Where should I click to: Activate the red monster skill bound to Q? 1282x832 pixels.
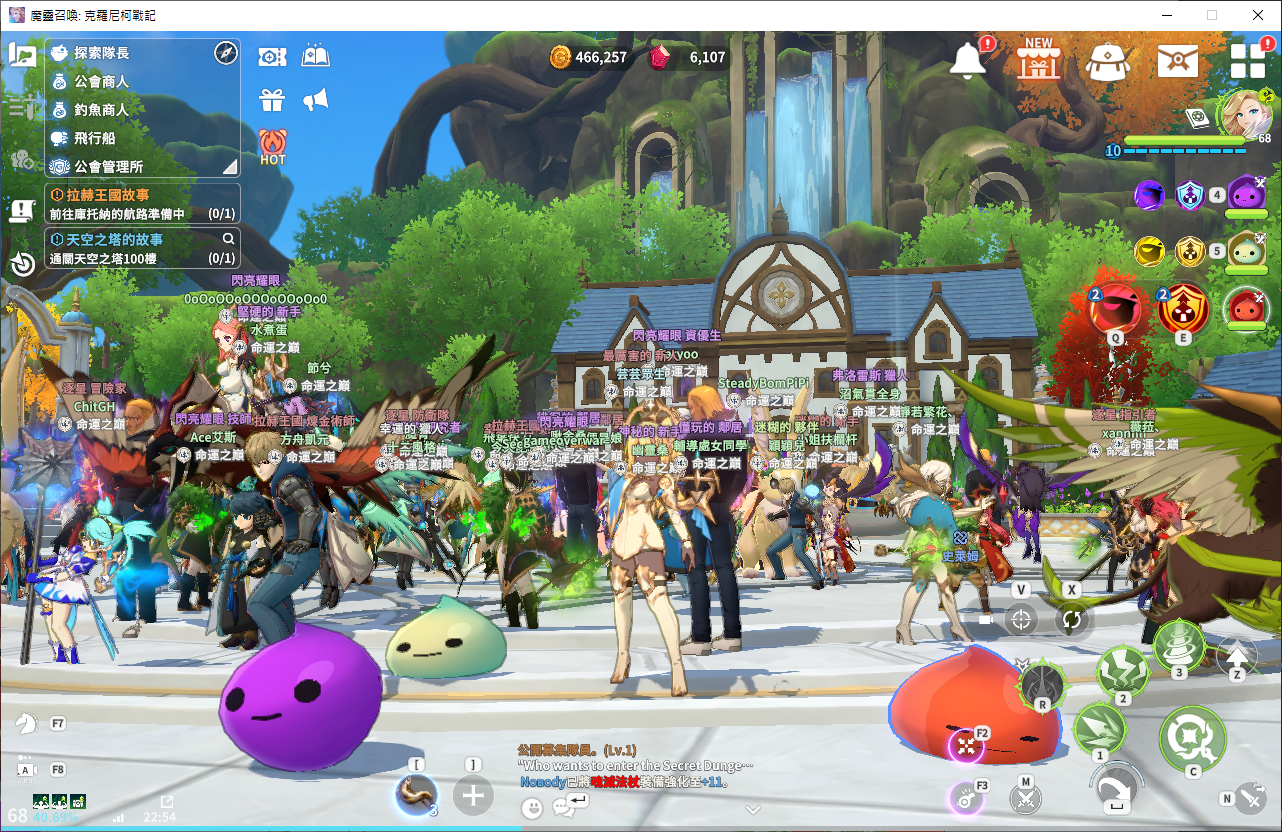pos(1115,309)
